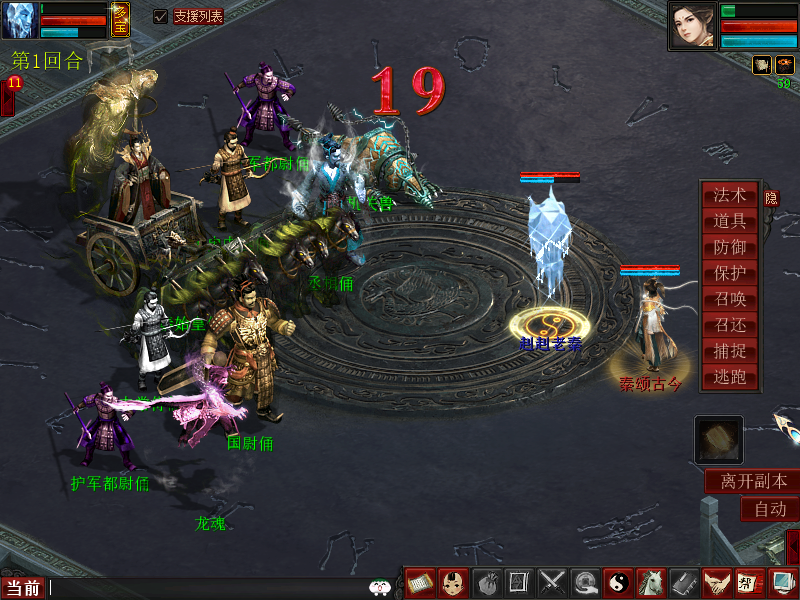Viewport: 800px width, 600px height.
Task: Open the 法术 spell menu
Action: click(730, 196)
